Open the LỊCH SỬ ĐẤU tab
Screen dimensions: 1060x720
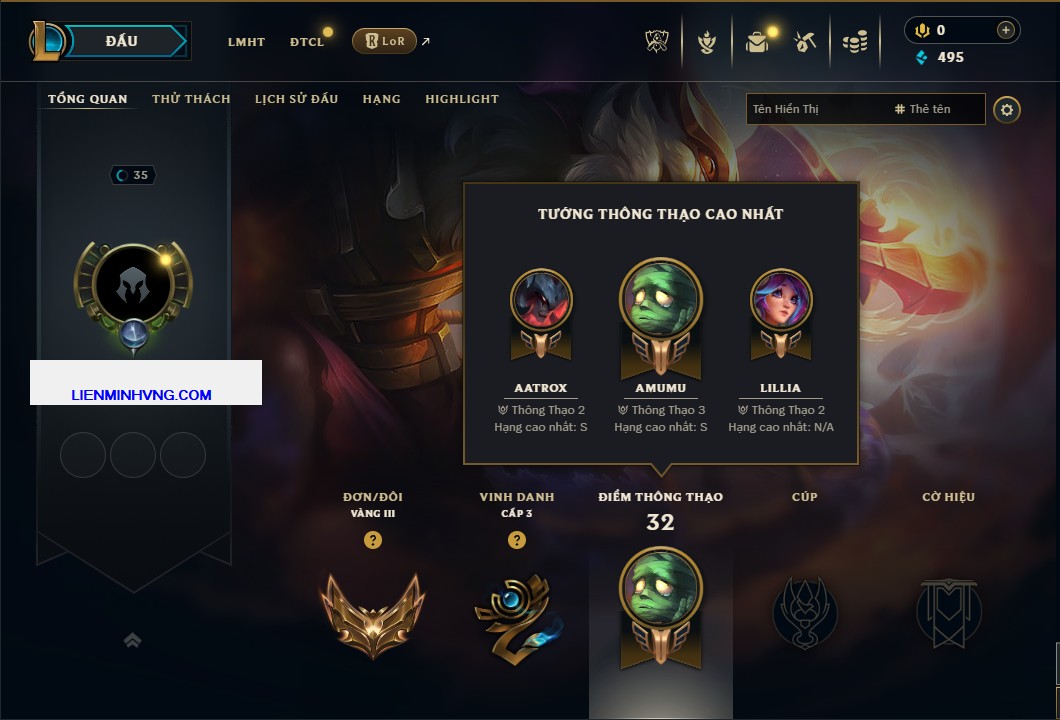coord(296,99)
